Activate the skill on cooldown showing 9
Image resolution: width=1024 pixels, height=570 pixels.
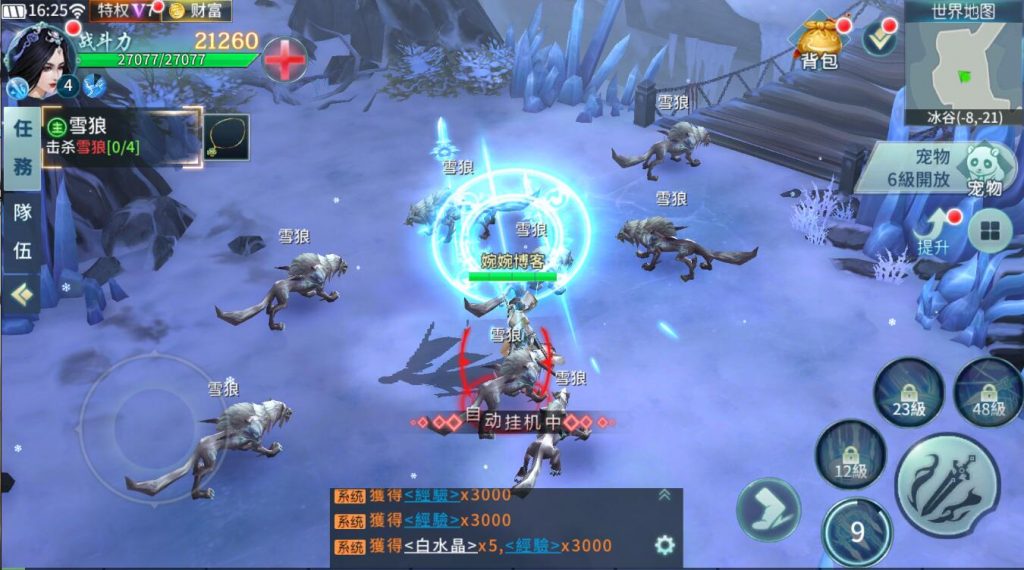pos(857,532)
